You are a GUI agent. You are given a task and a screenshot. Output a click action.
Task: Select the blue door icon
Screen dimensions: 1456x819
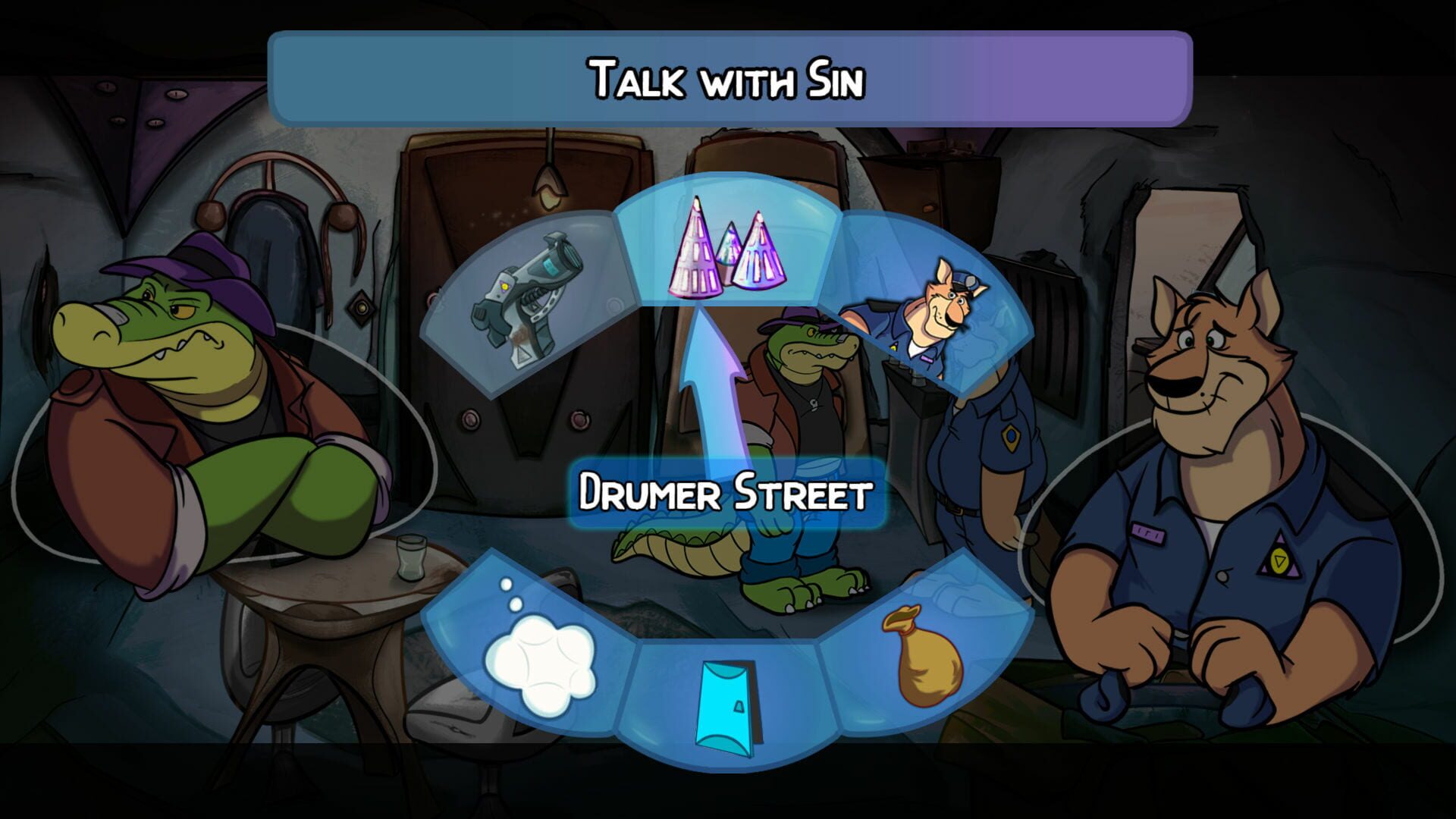[724, 705]
